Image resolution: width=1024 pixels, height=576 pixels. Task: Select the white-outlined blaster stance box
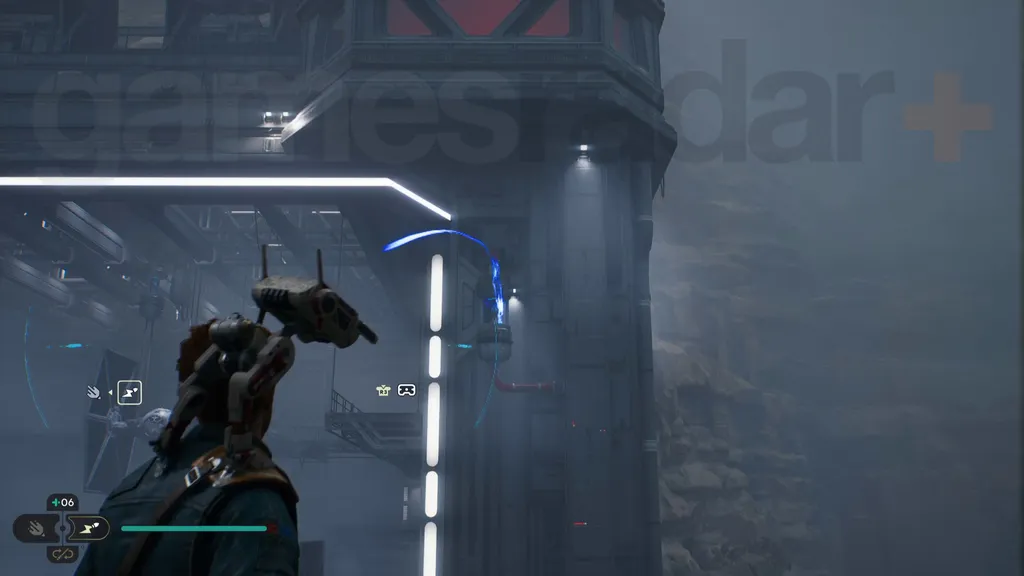pyautogui.click(x=129, y=393)
